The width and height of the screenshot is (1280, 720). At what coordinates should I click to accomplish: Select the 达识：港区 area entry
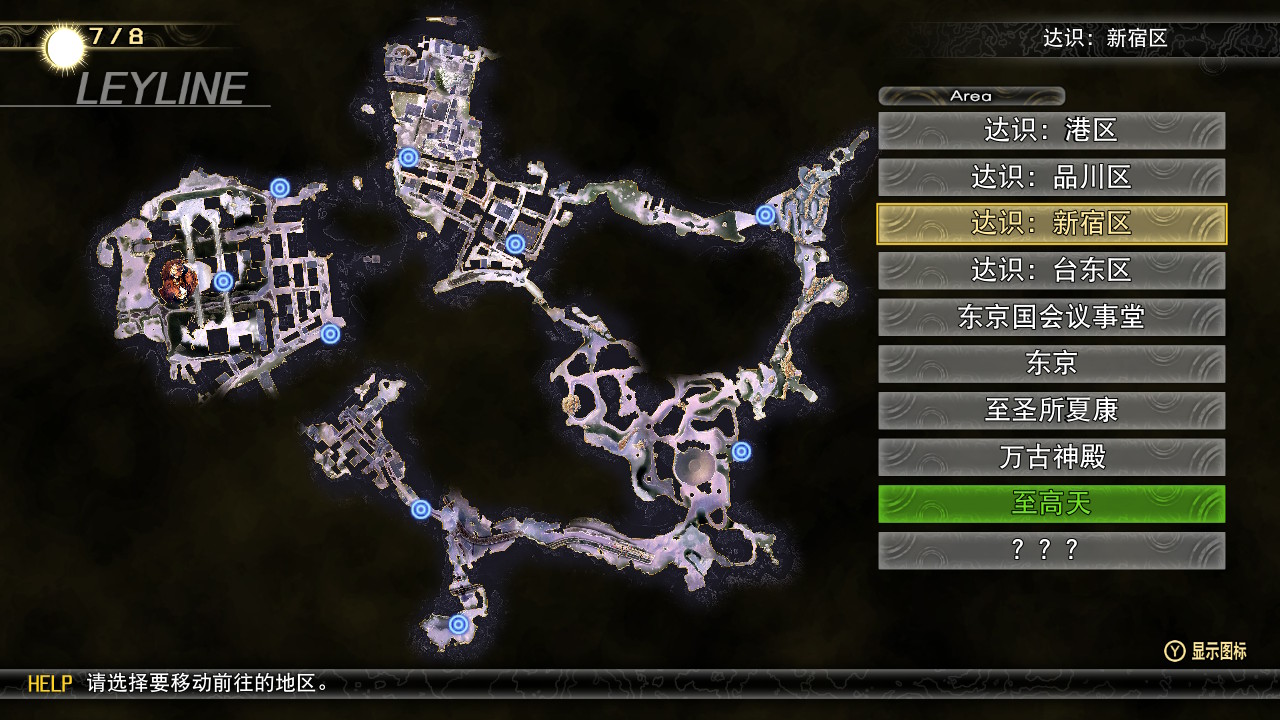point(1051,130)
